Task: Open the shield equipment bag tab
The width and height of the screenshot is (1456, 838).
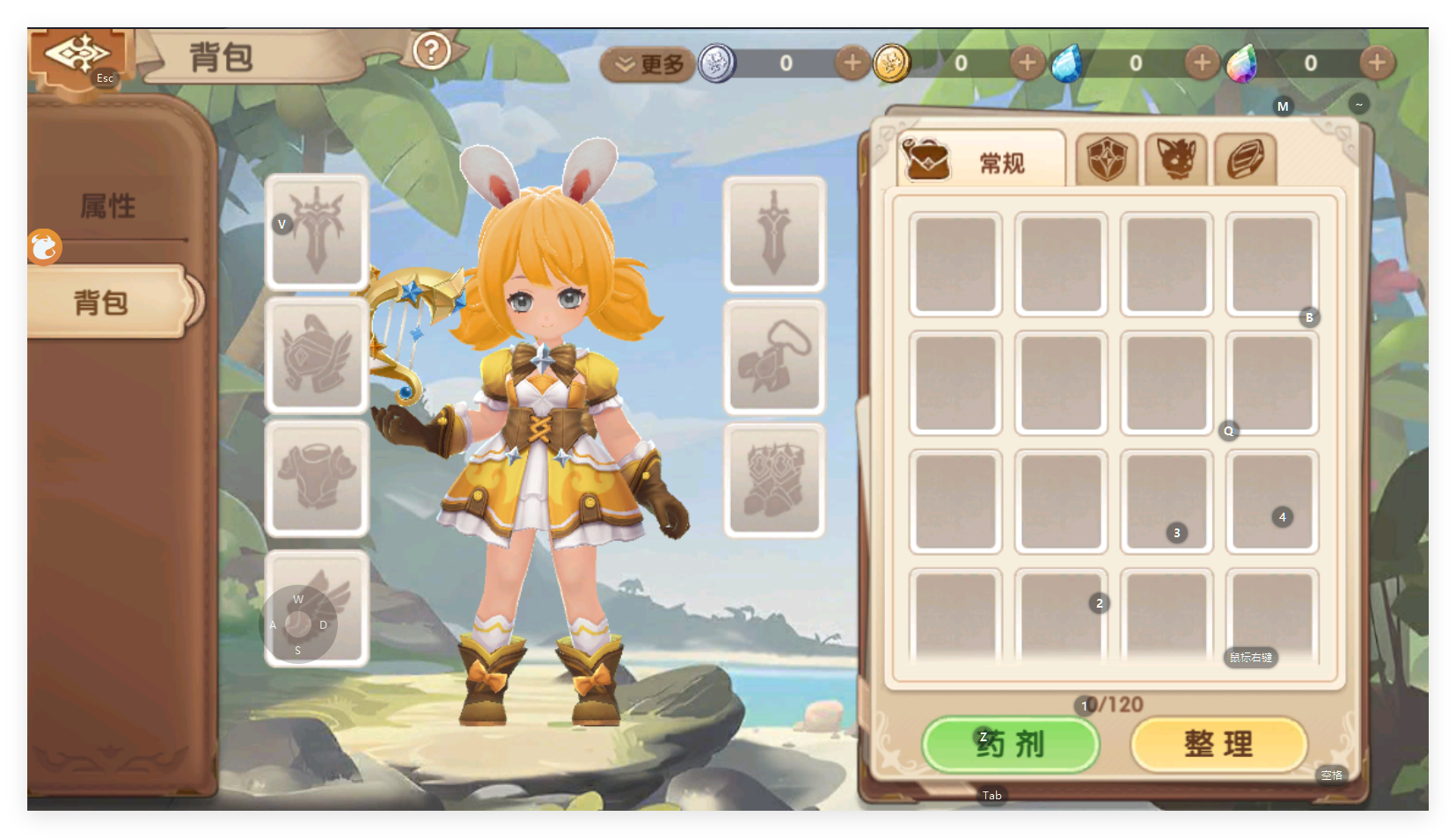Action: [1106, 160]
